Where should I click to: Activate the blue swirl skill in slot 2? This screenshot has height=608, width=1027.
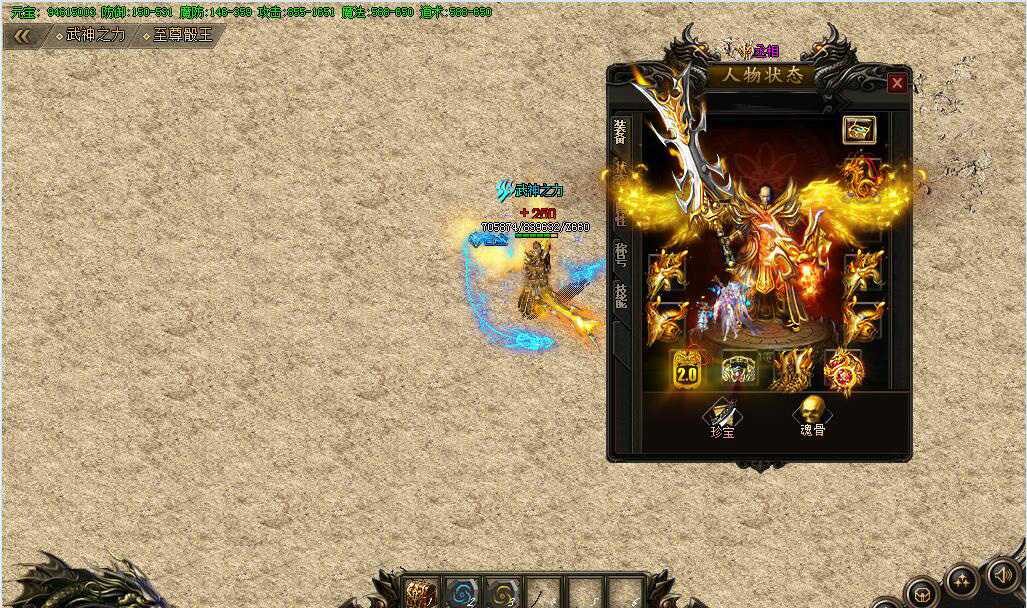[461, 594]
